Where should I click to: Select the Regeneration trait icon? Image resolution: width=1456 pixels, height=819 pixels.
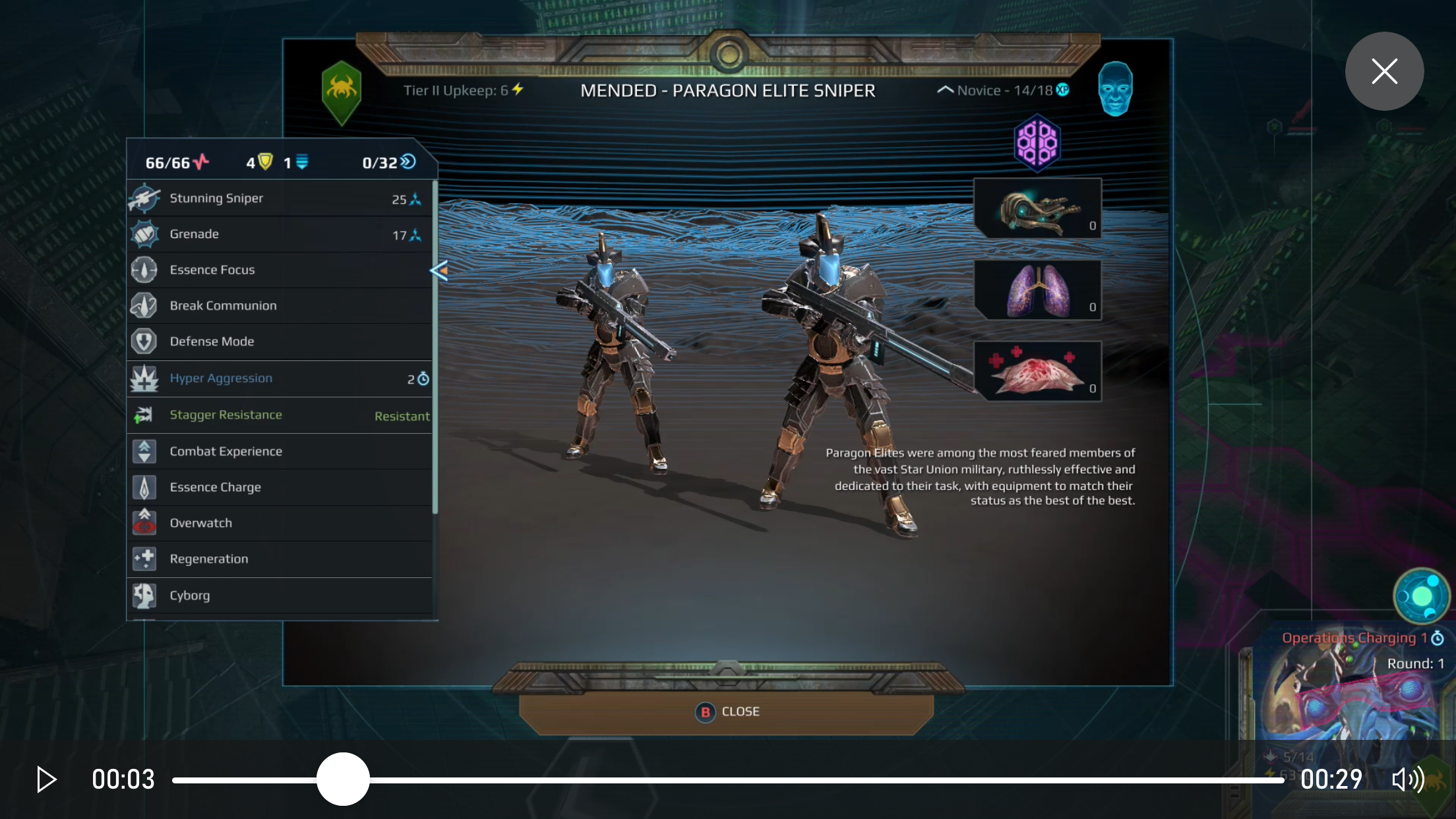145,559
